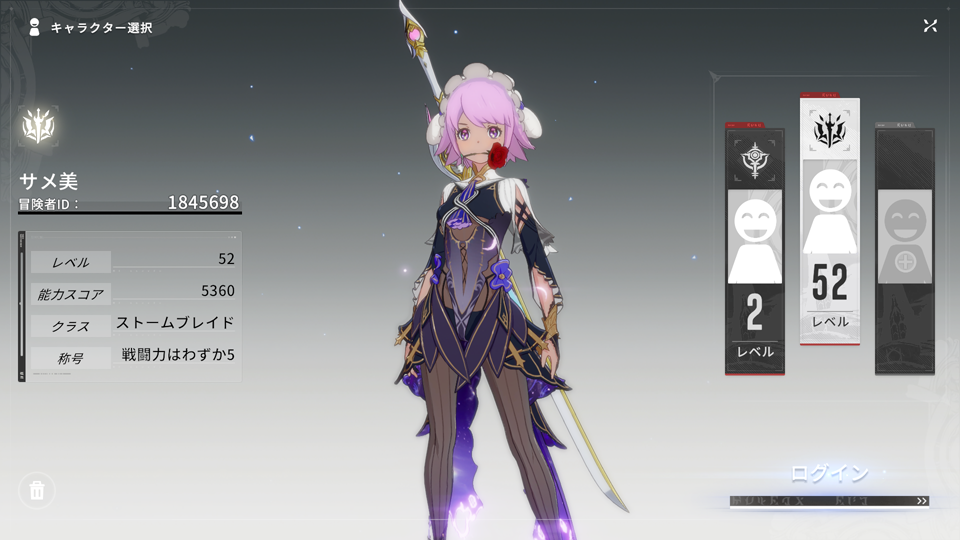960x540 pixels.
Task: Choose the level 52 character card
Action: 829,220
